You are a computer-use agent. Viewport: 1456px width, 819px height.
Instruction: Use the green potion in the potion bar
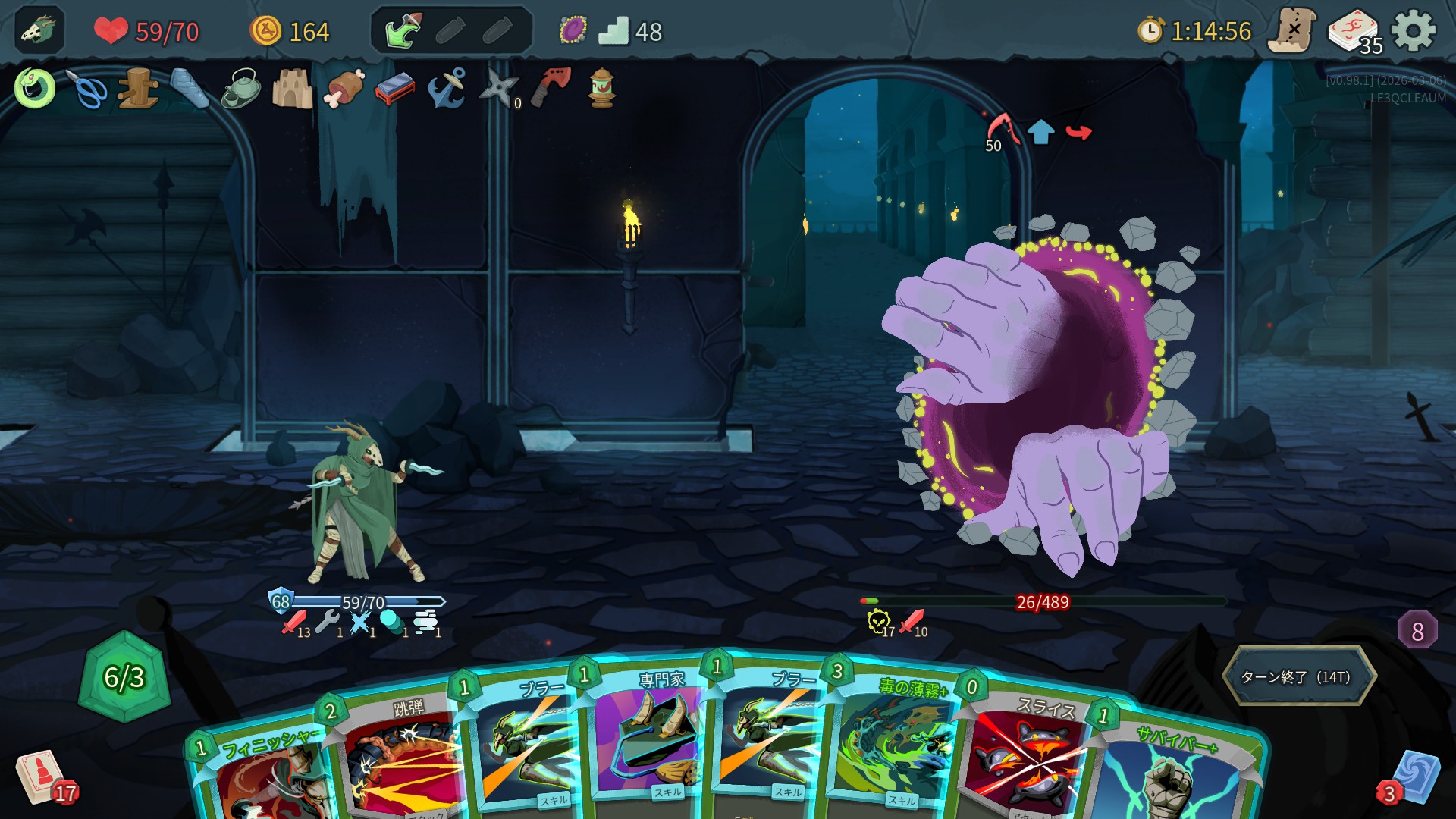(x=403, y=31)
